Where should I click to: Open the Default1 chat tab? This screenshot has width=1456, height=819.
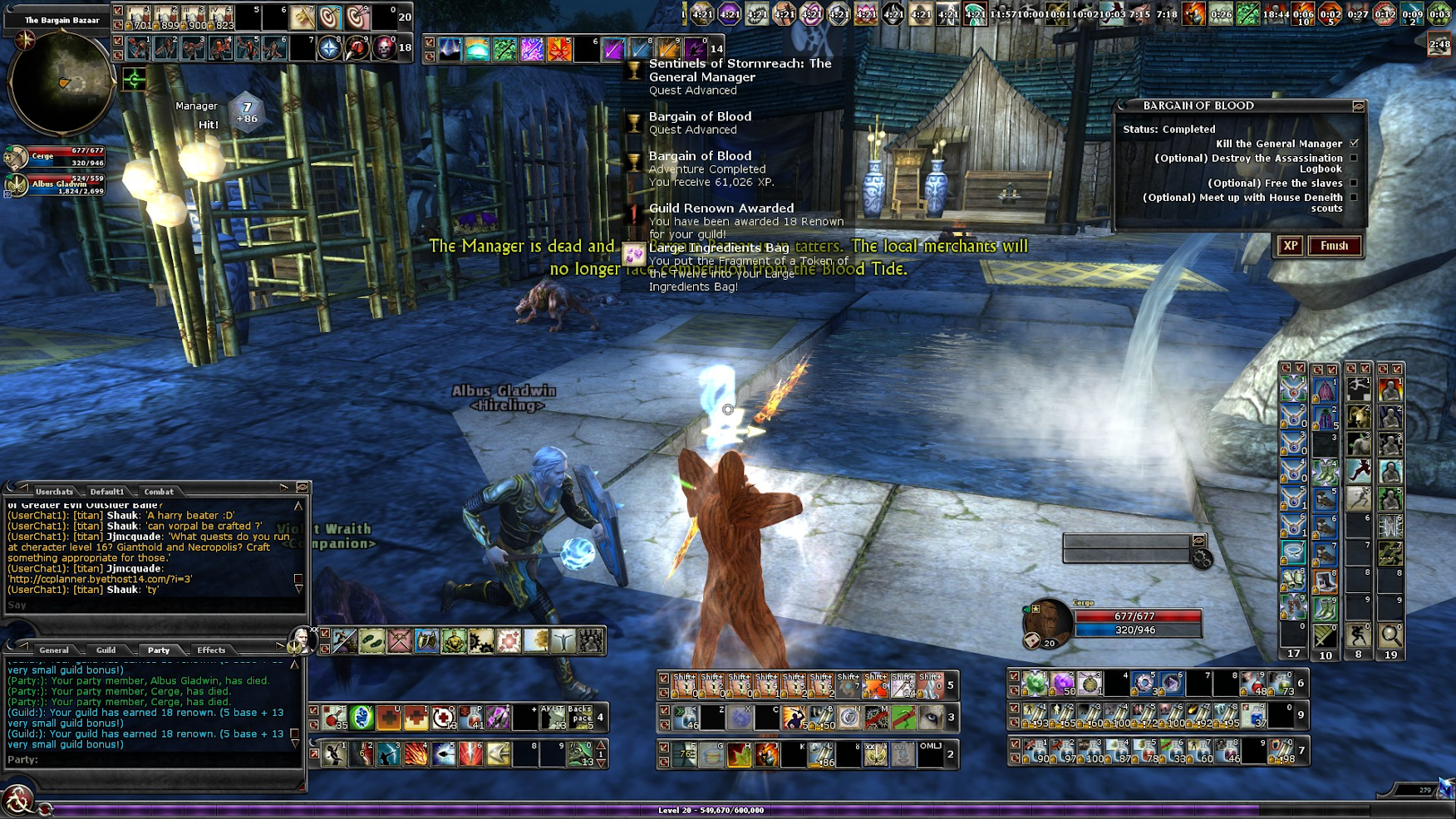click(106, 492)
